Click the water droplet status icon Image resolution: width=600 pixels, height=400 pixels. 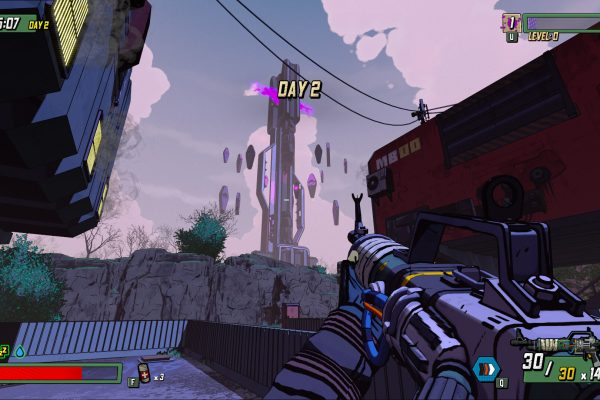click(x=19, y=351)
